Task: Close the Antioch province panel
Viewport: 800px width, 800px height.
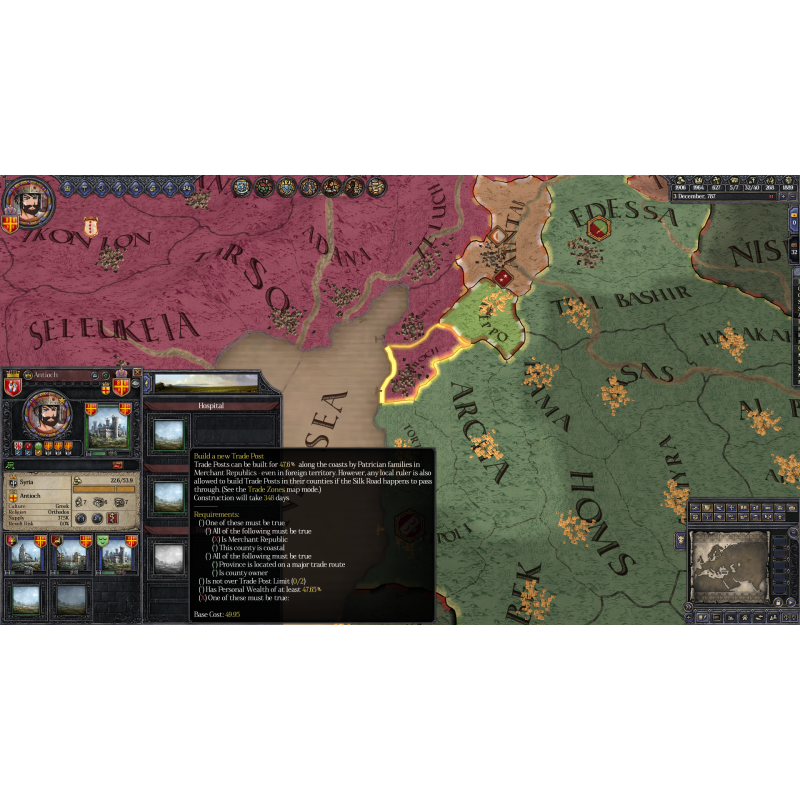Action: pyautogui.click(x=137, y=374)
